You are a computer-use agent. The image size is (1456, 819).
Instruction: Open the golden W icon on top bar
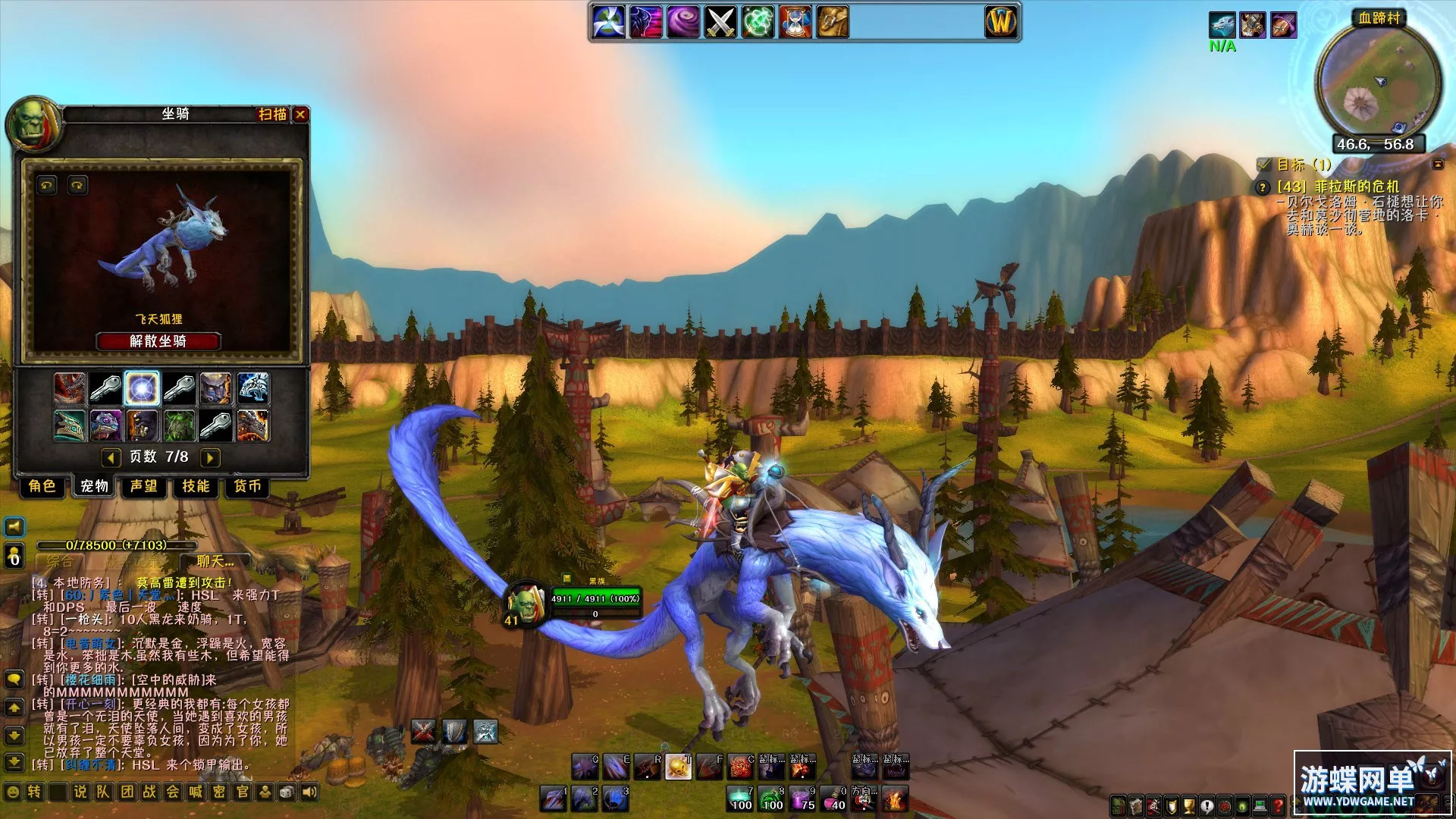pyautogui.click(x=1000, y=22)
